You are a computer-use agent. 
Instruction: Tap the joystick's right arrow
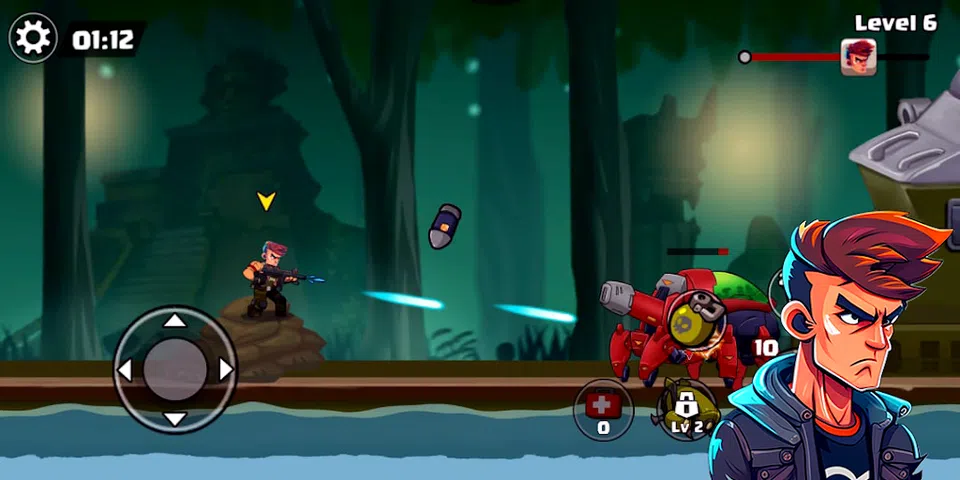[x=225, y=371]
